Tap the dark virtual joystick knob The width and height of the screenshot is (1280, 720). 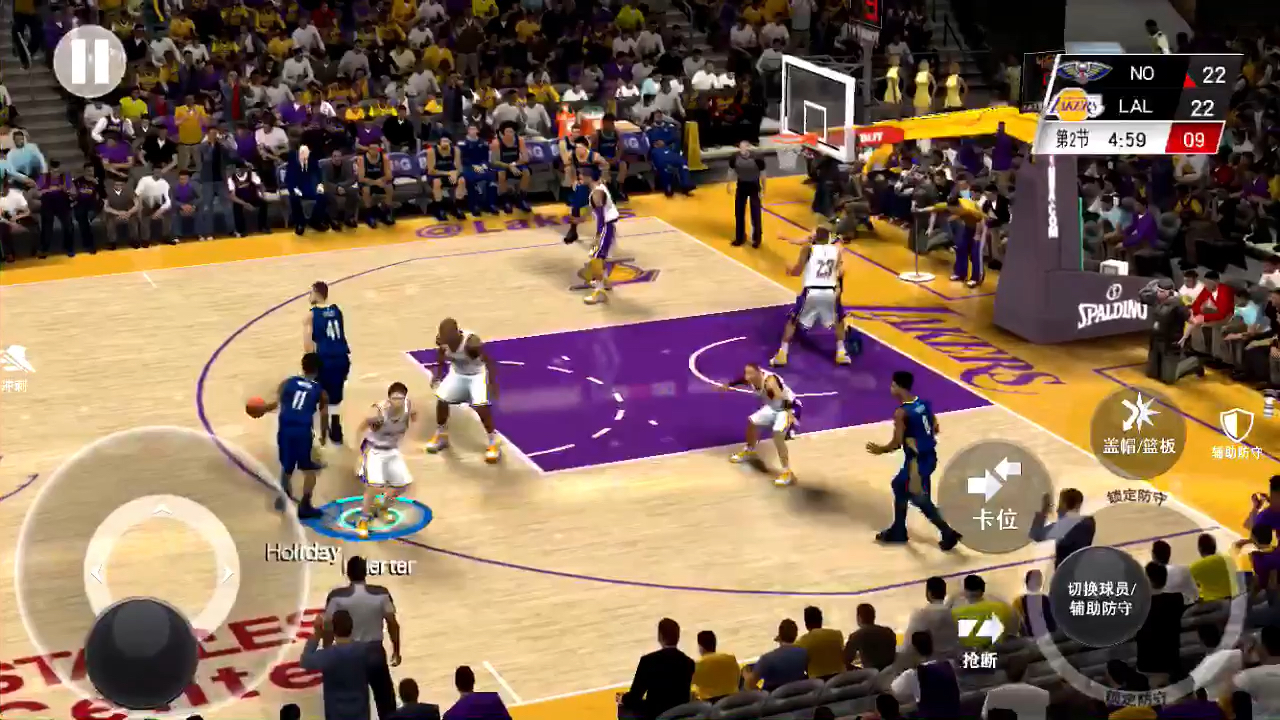(x=141, y=652)
